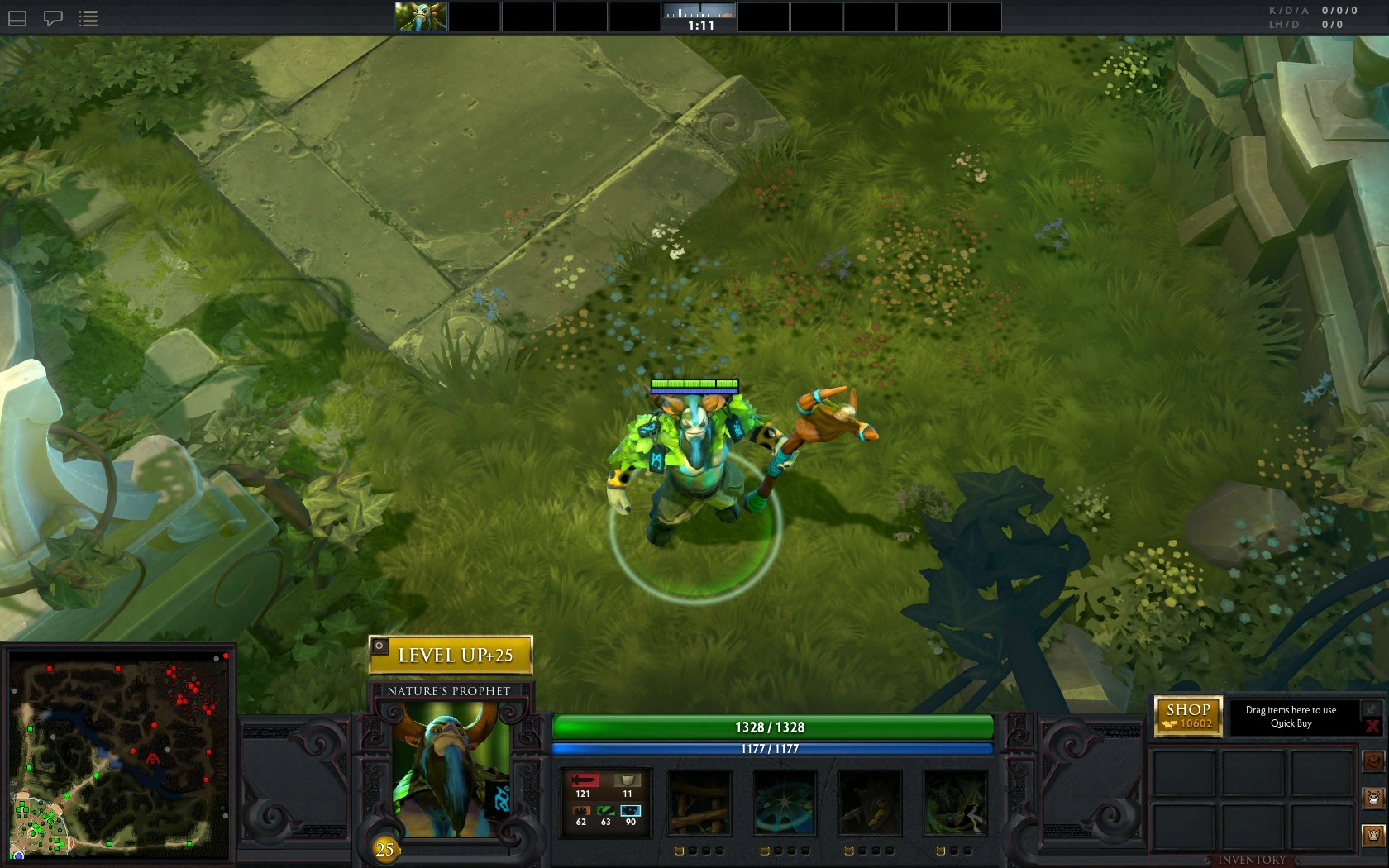Select the Nature's Prophet hero portrait
Screen dimensions: 1389x868
pyautogui.click(x=451, y=769)
